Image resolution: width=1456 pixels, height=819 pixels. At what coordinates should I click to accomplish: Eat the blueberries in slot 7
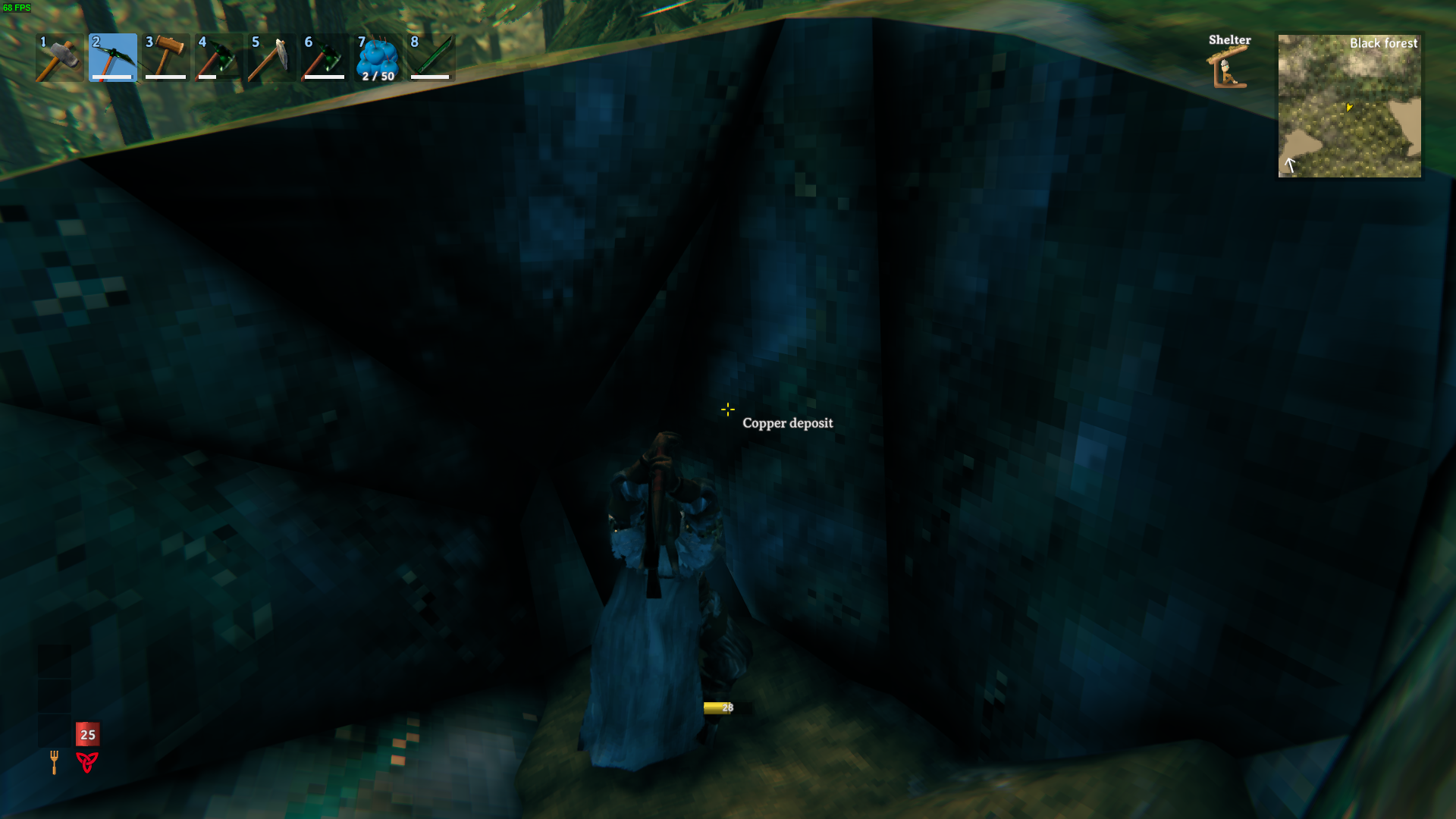point(378,58)
